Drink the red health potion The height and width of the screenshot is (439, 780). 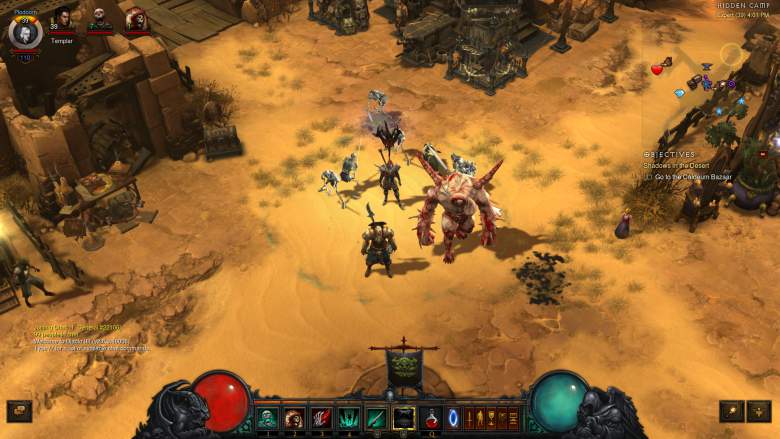click(x=431, y=418)
